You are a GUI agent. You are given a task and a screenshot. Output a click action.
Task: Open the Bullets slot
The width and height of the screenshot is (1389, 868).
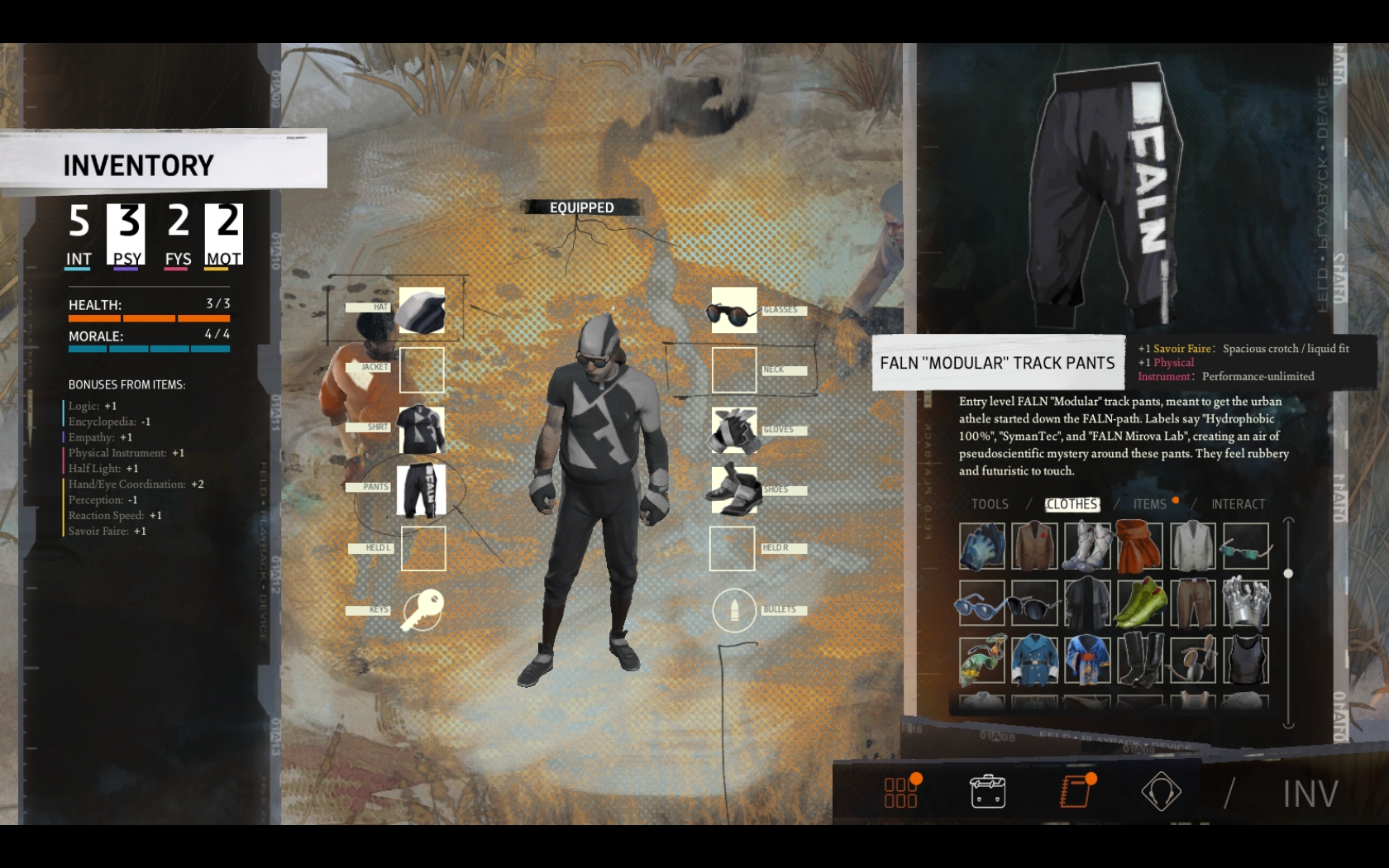coord(733,611)
